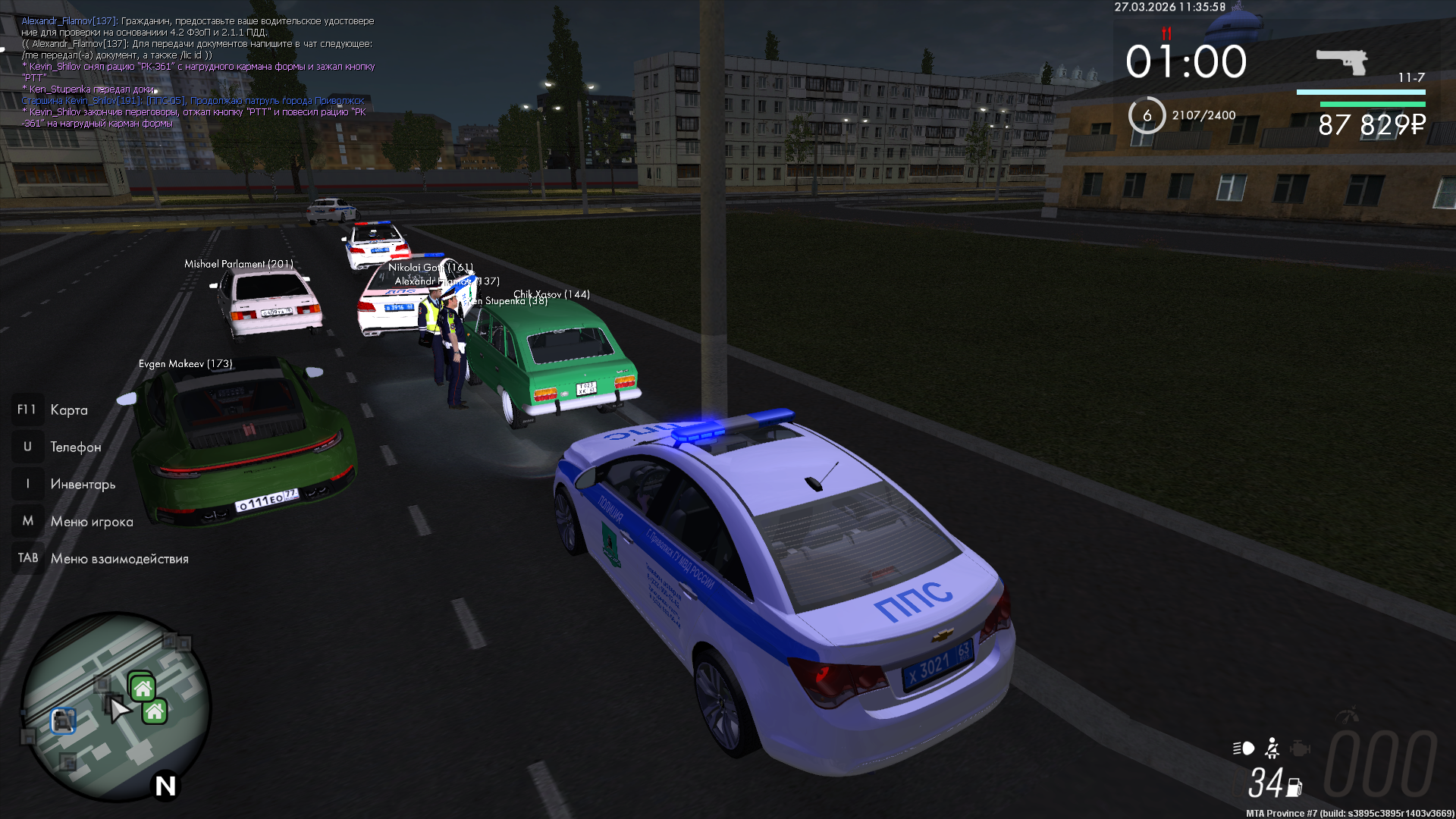Select the blue car marker on the minimap
The height and width of the screenshot is (819, 1456).
click(64, 720)
